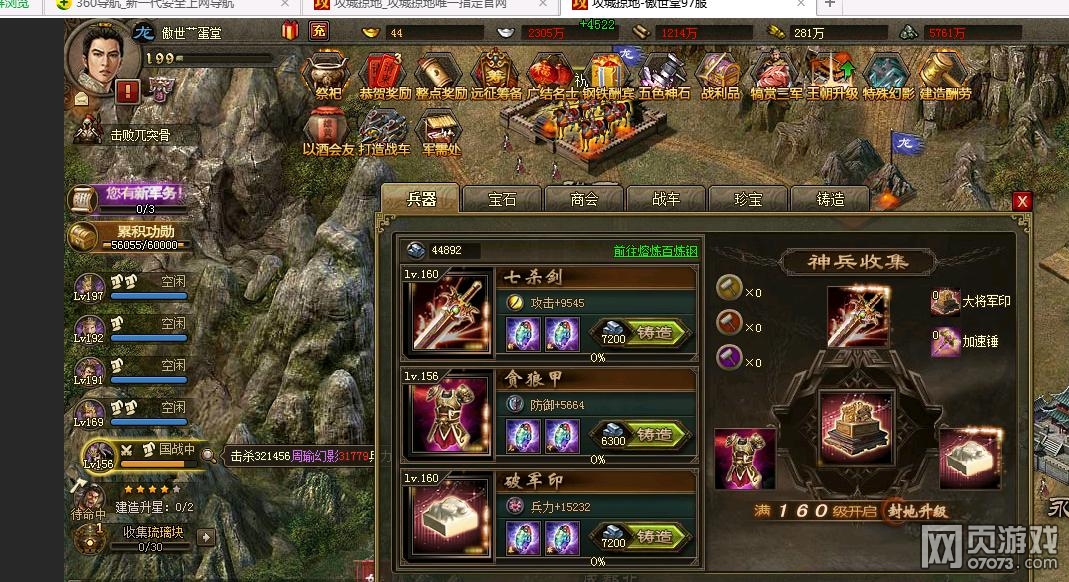
Task: Select the 战车 tab
Action: [666, 199]
